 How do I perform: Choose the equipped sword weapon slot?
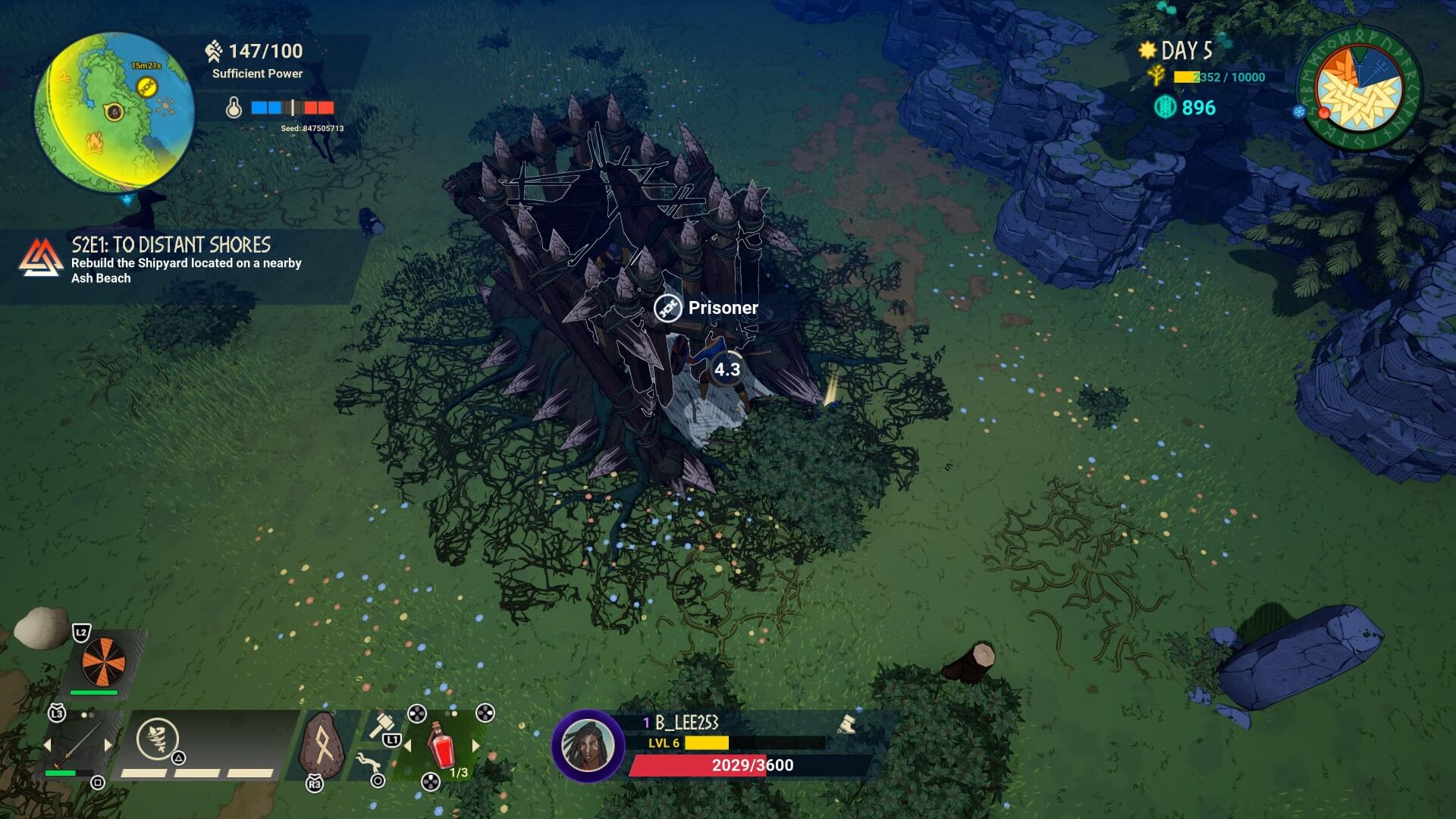click(78, 745)
